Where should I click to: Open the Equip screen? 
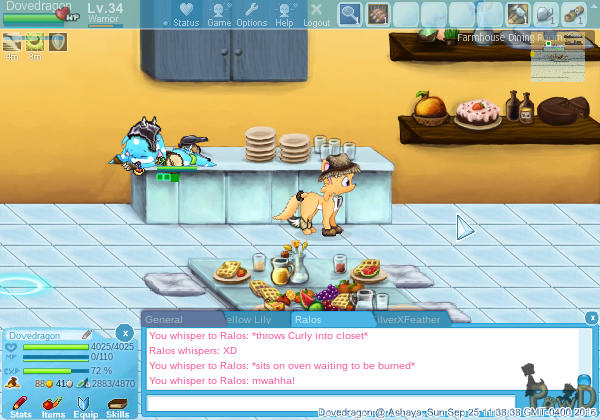[85, 406]
